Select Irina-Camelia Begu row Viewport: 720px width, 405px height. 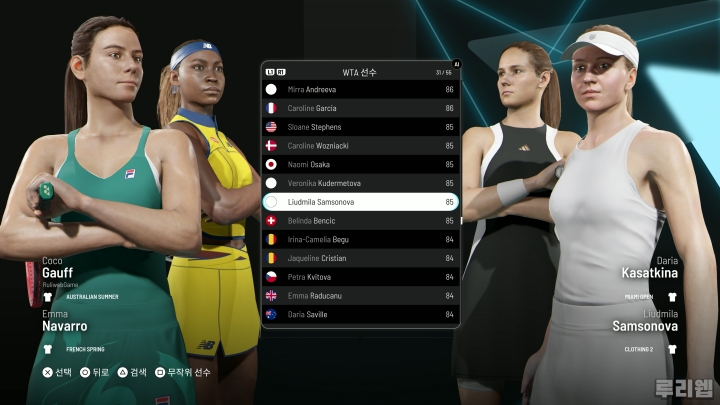click(x=360, y=239)
